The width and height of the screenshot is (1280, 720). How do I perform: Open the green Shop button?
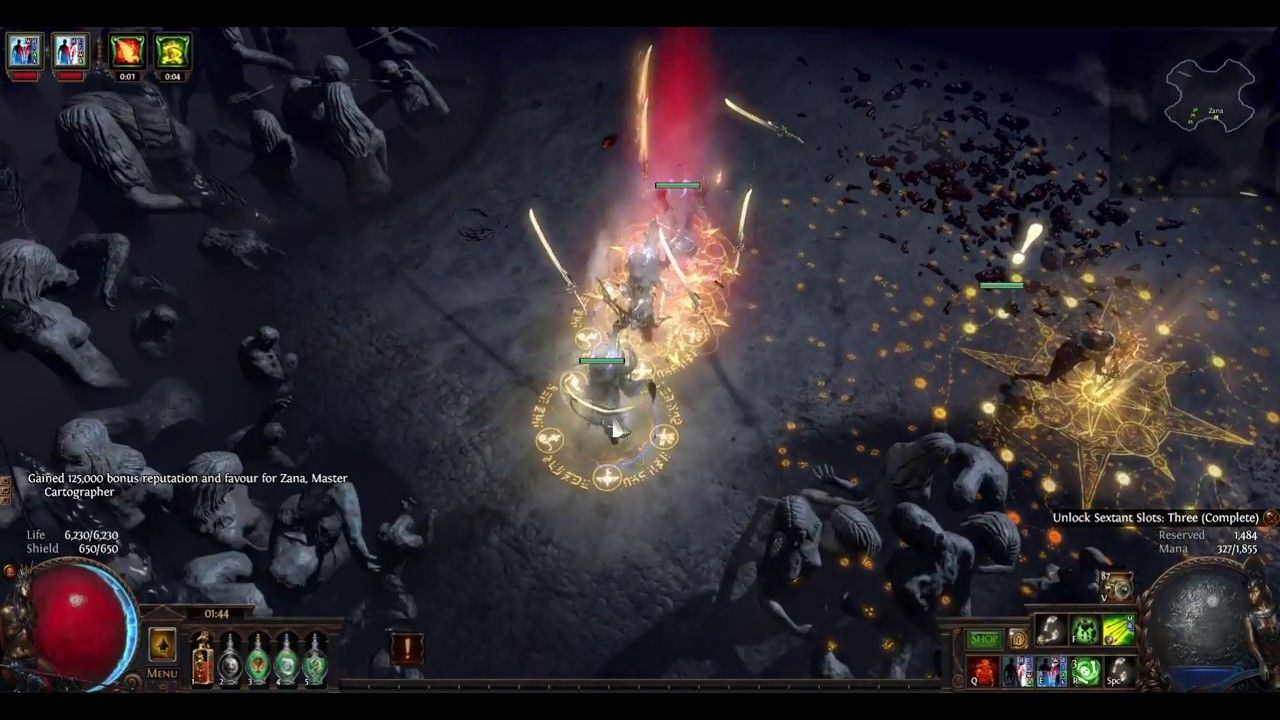984,639
